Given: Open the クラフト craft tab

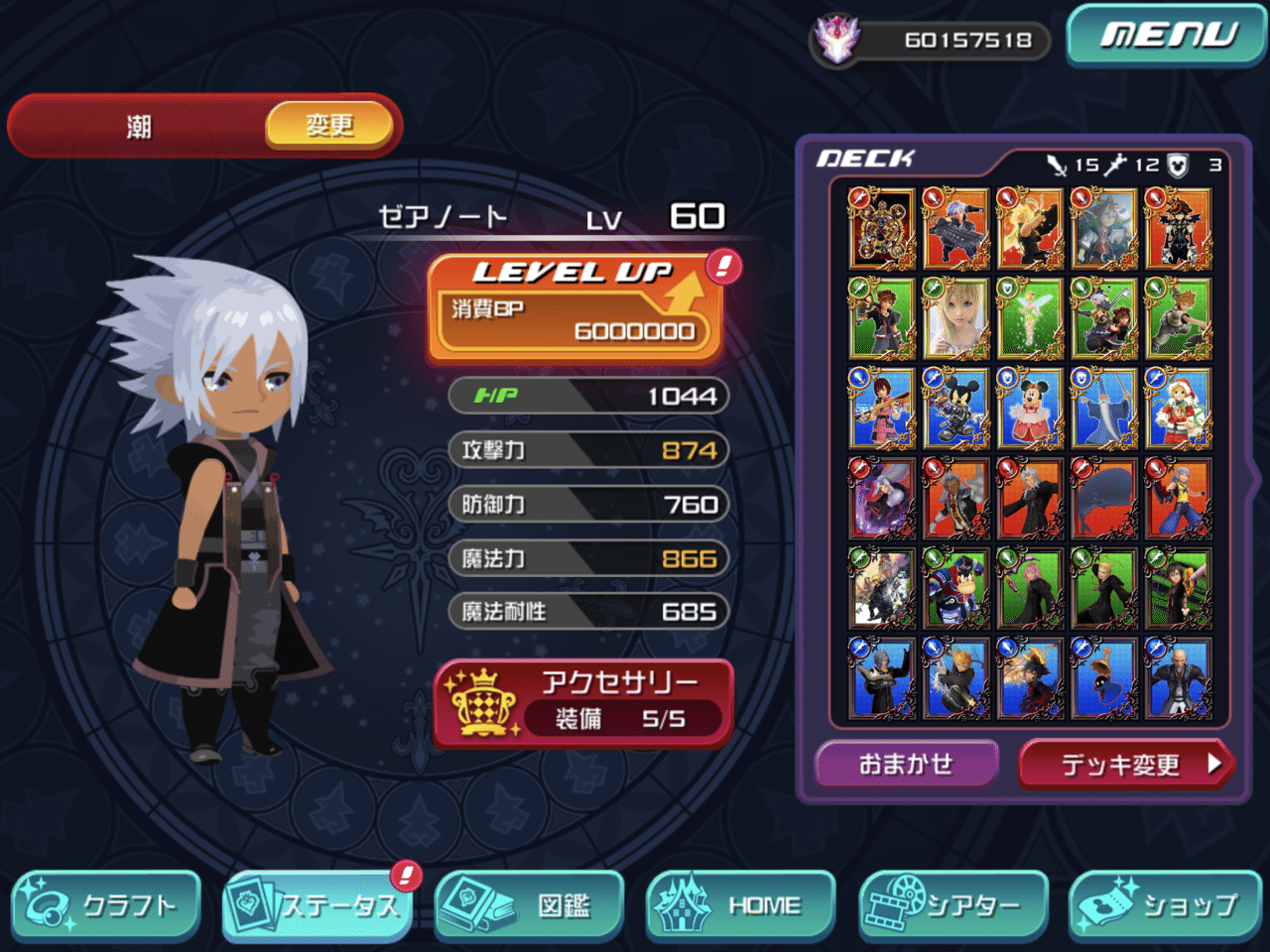Looking at the screenshot, I should tap(106, 905).
